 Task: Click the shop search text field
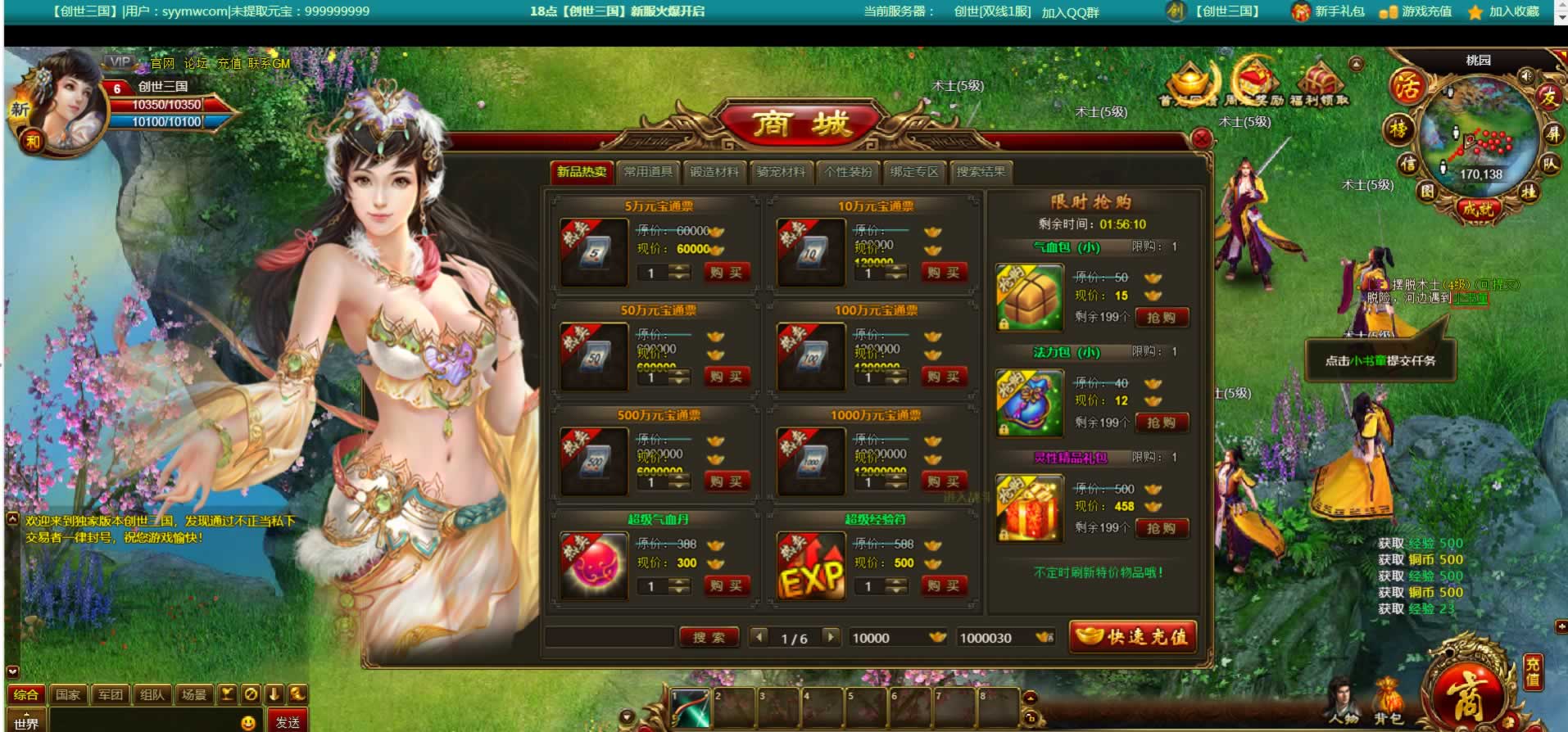(610, 638)
